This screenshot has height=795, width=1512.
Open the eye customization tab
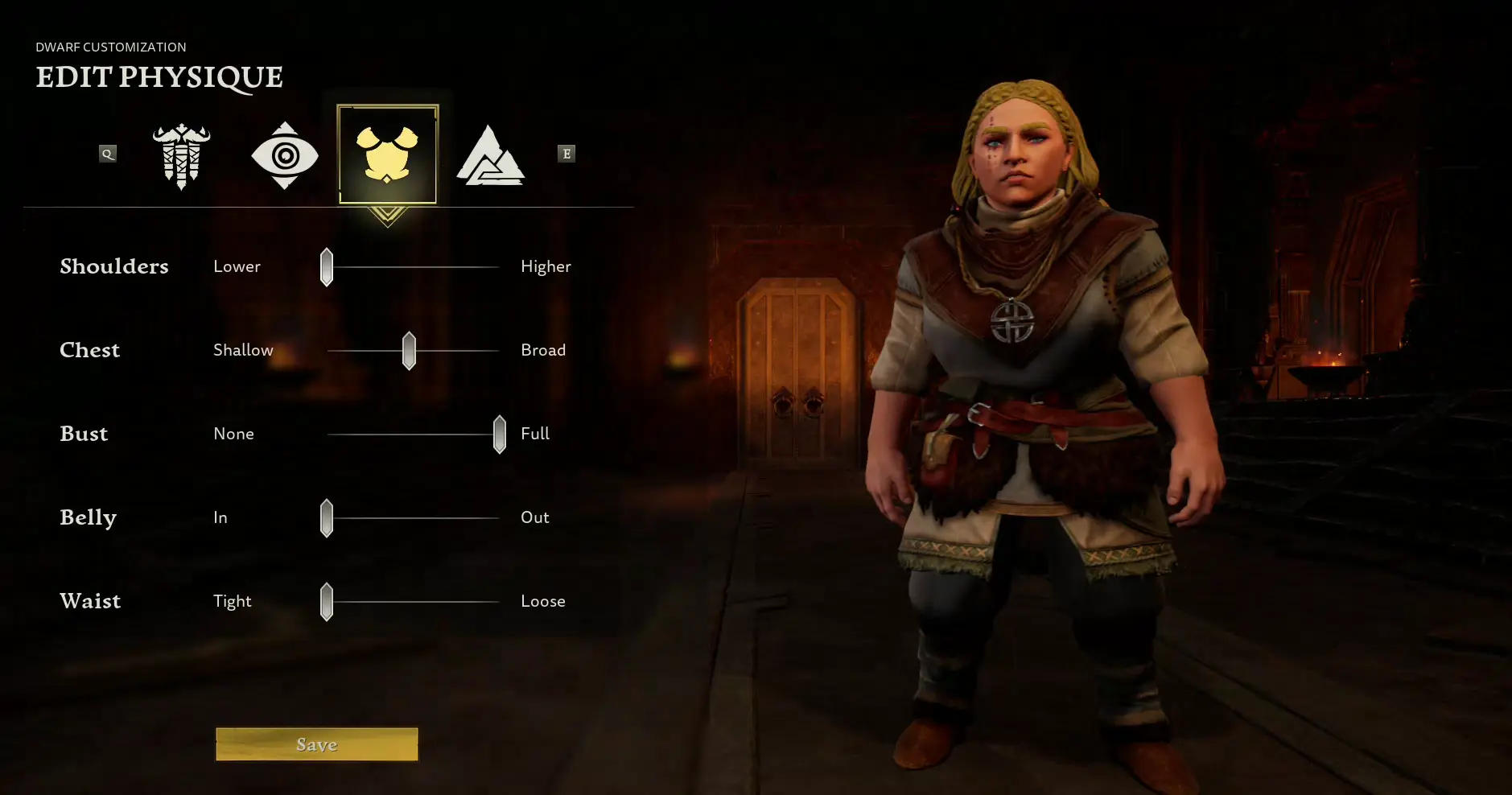(x=285, y=154)
